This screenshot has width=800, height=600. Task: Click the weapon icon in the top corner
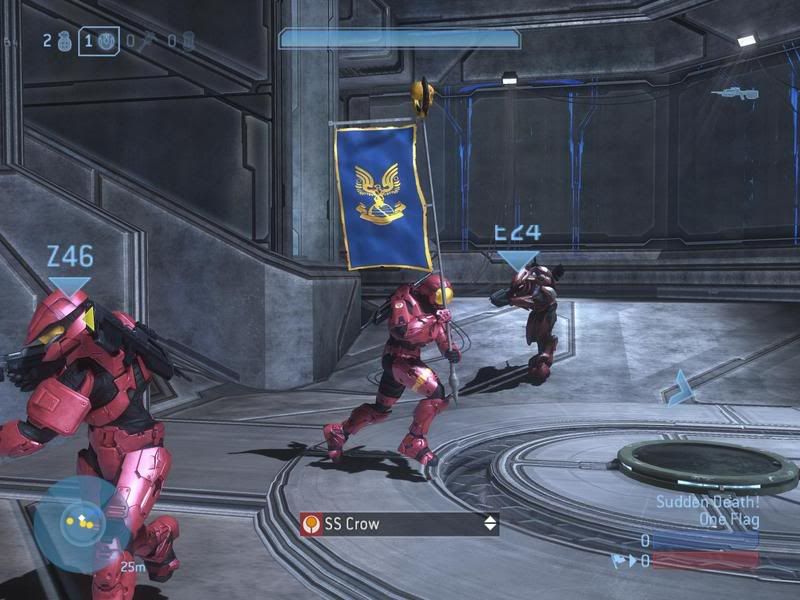click(734, 93)
